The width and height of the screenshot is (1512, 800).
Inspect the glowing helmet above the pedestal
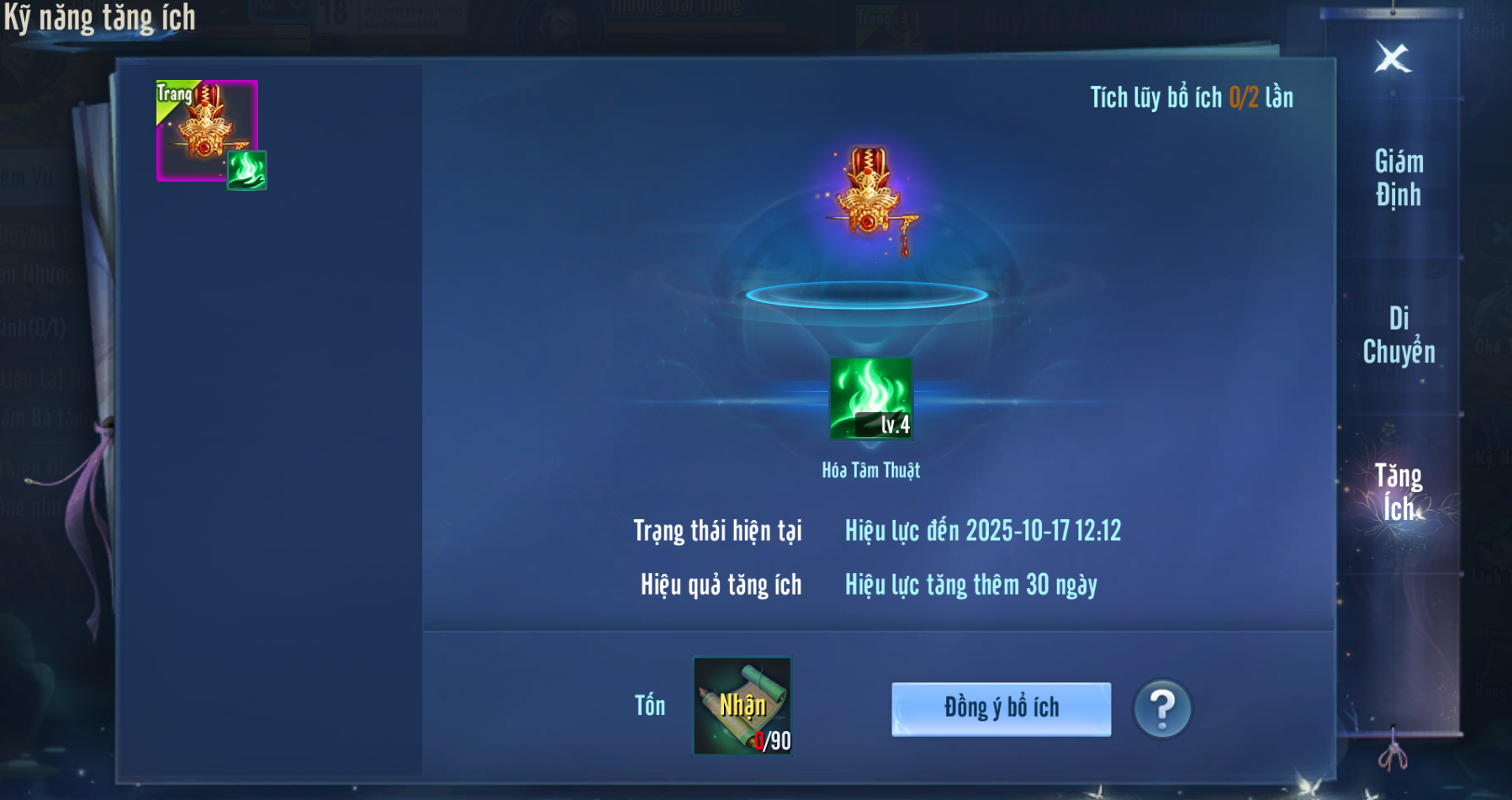870,198
